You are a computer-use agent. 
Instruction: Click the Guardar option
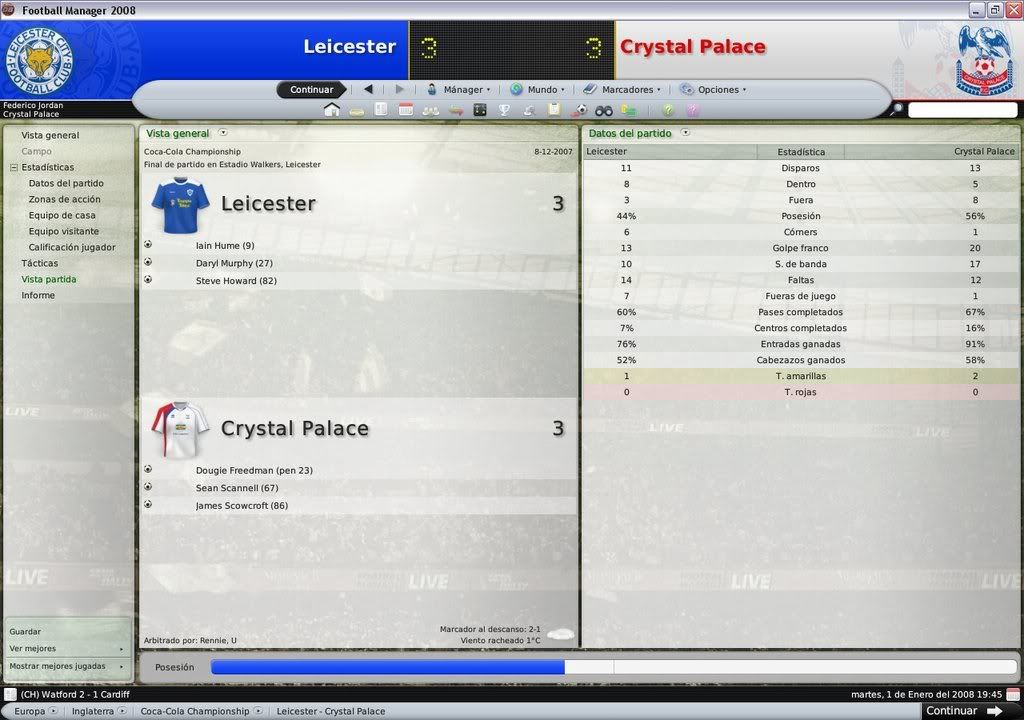25,632
